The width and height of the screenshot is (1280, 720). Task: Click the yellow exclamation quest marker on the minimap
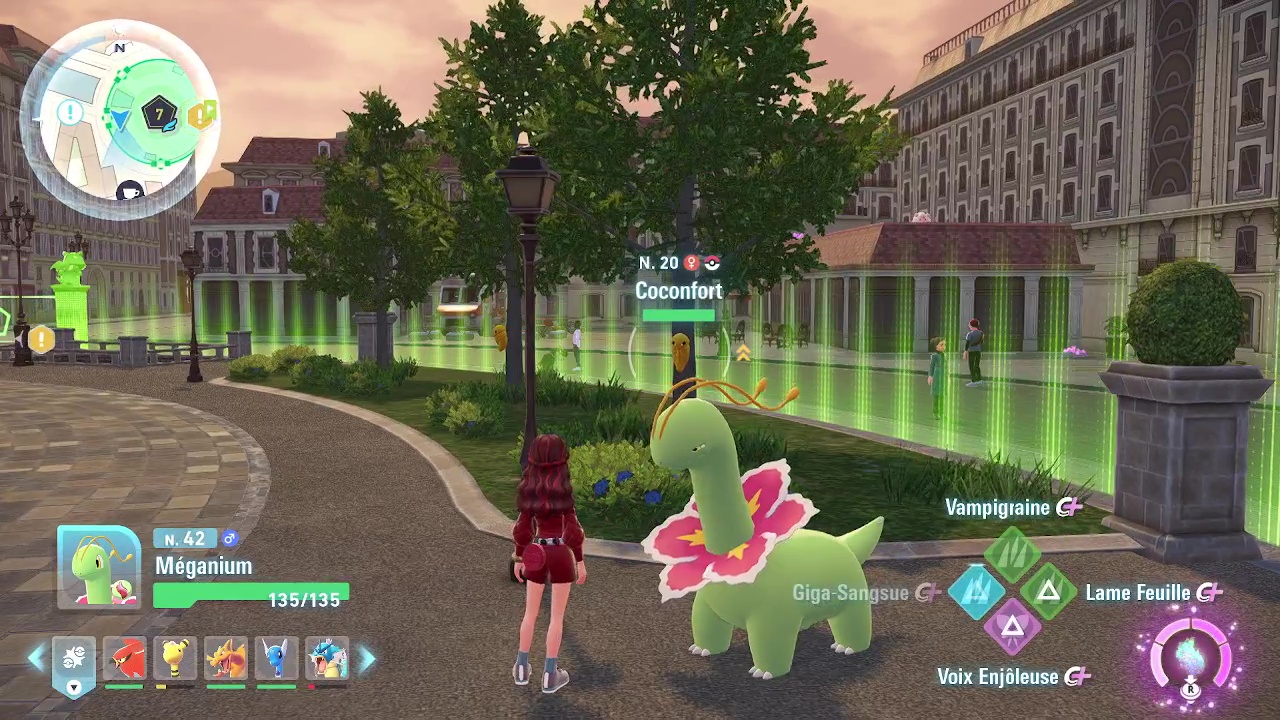pos(199,116)
